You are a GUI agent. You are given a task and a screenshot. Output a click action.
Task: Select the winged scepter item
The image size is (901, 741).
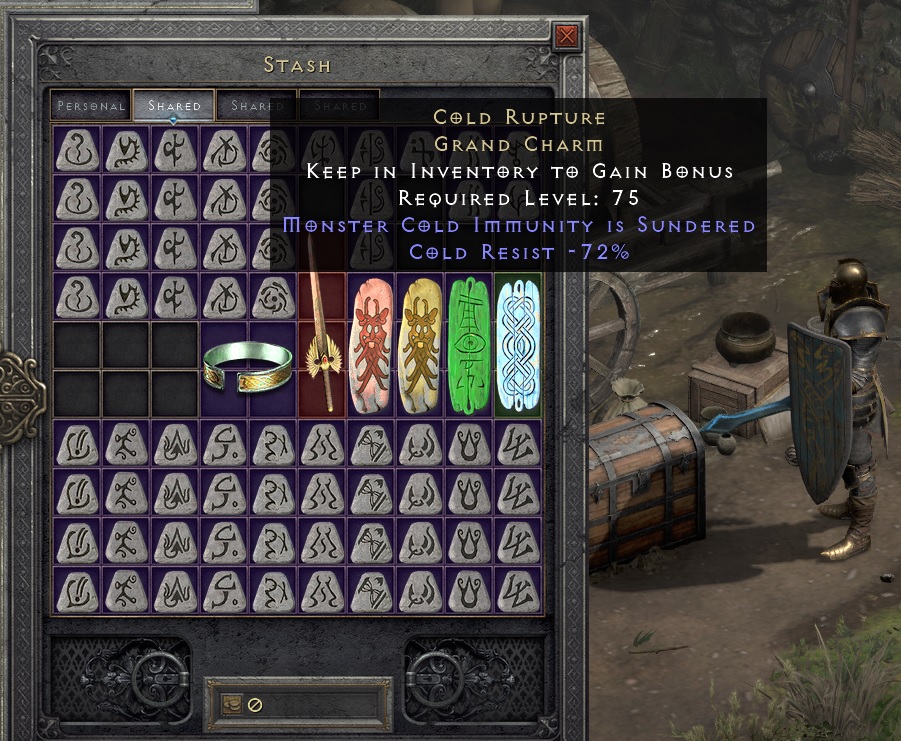tap(321, 343)
